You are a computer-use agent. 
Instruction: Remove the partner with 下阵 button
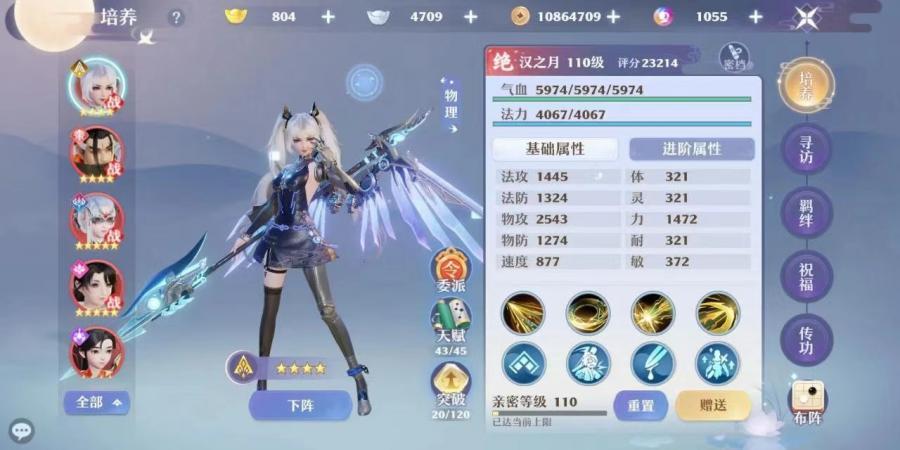300,405
